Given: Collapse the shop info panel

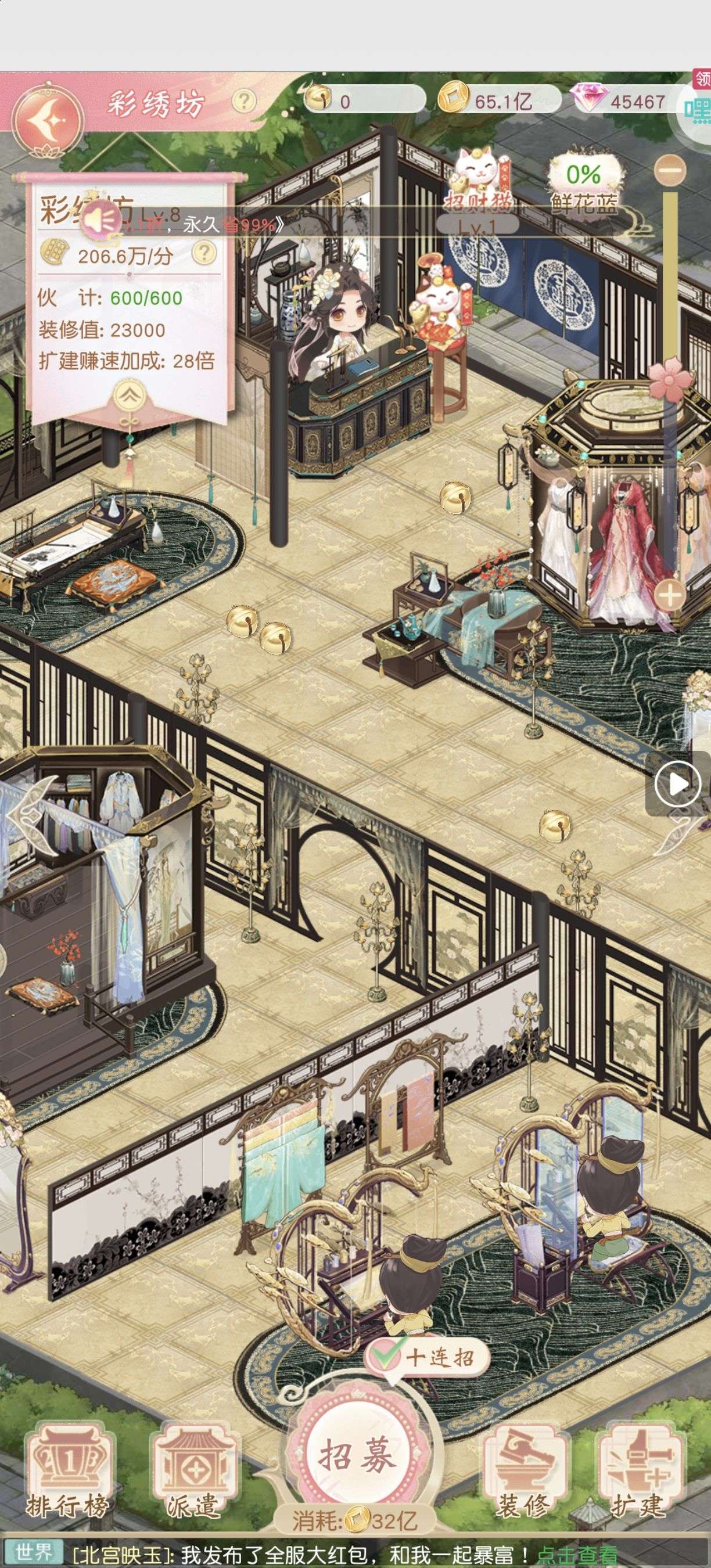Looking at the screenshot, I should point(129,396).
